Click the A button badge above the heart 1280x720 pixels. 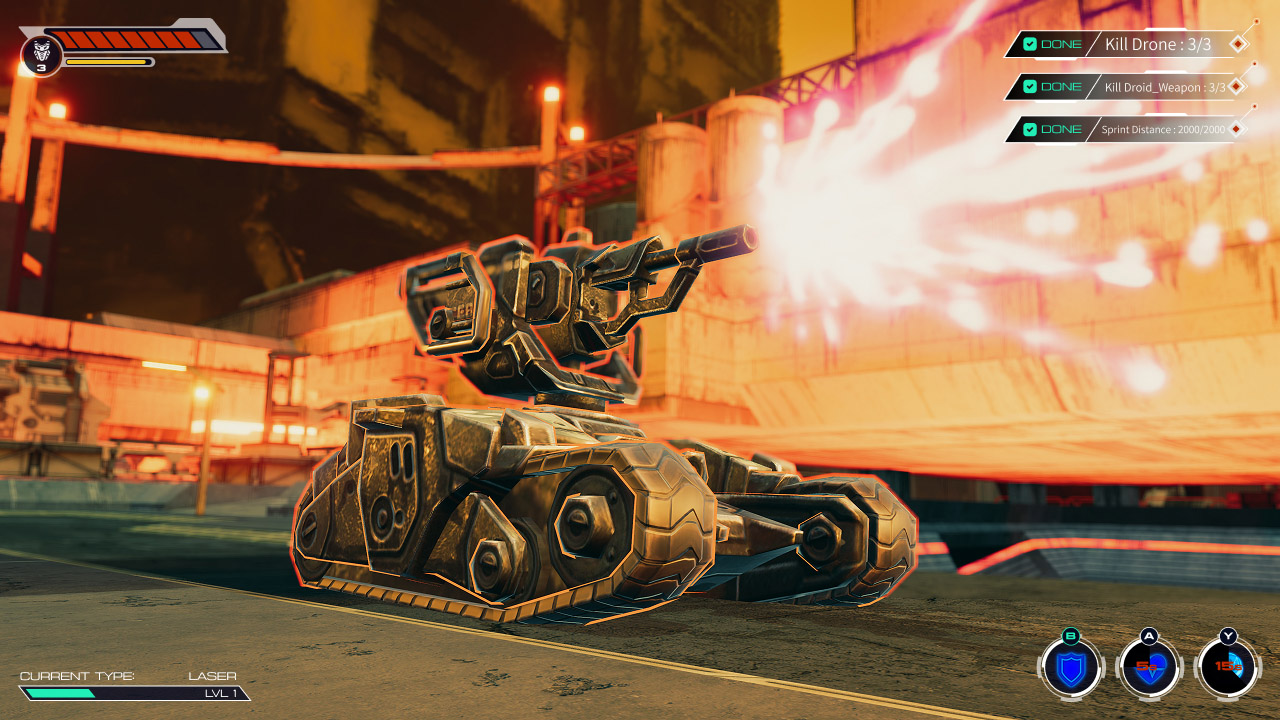tap(1149, 637)
